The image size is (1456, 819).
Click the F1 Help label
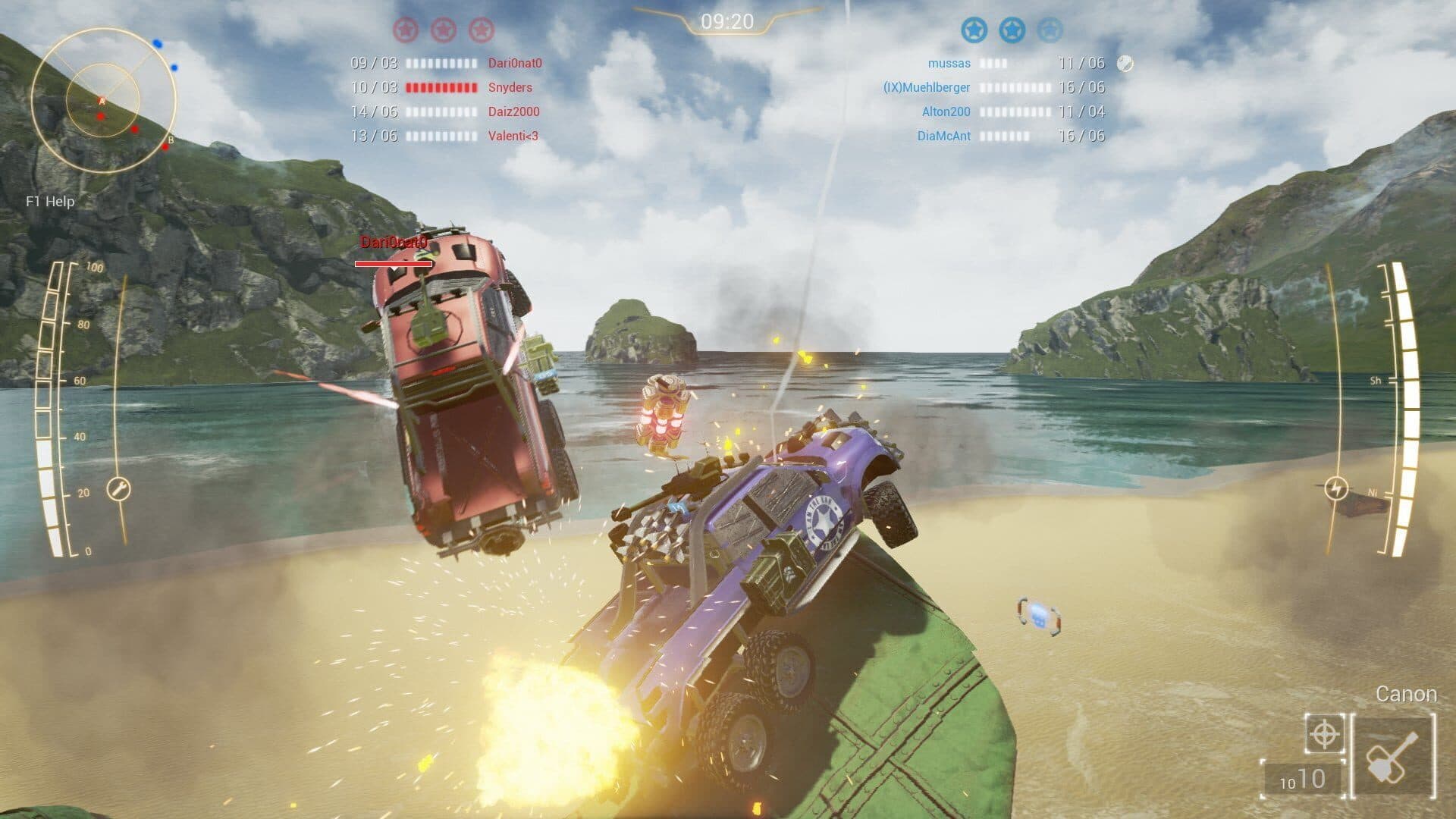50,202
